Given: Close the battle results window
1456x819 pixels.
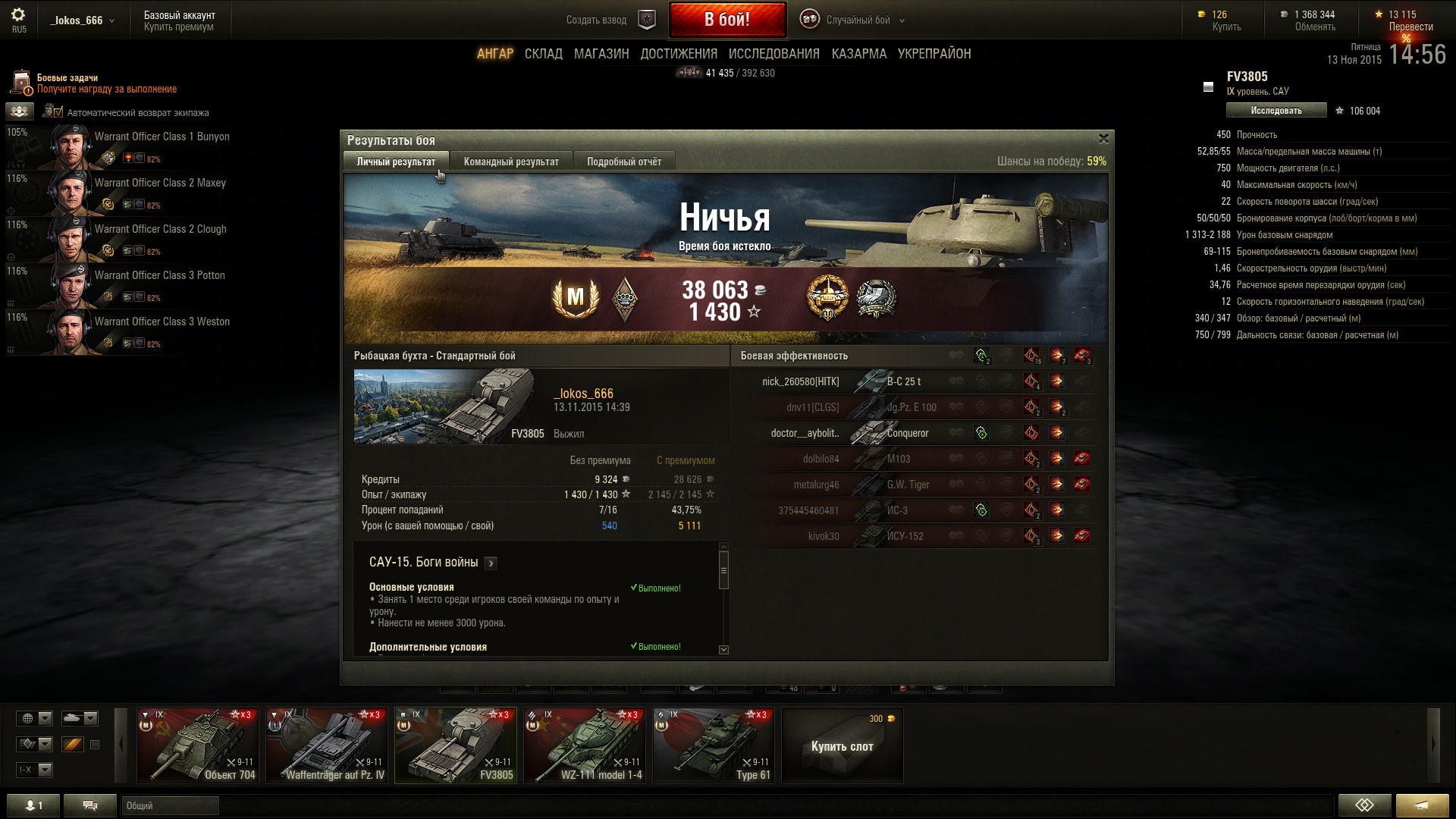Looking at the screenshot, I should (1103, 139).
